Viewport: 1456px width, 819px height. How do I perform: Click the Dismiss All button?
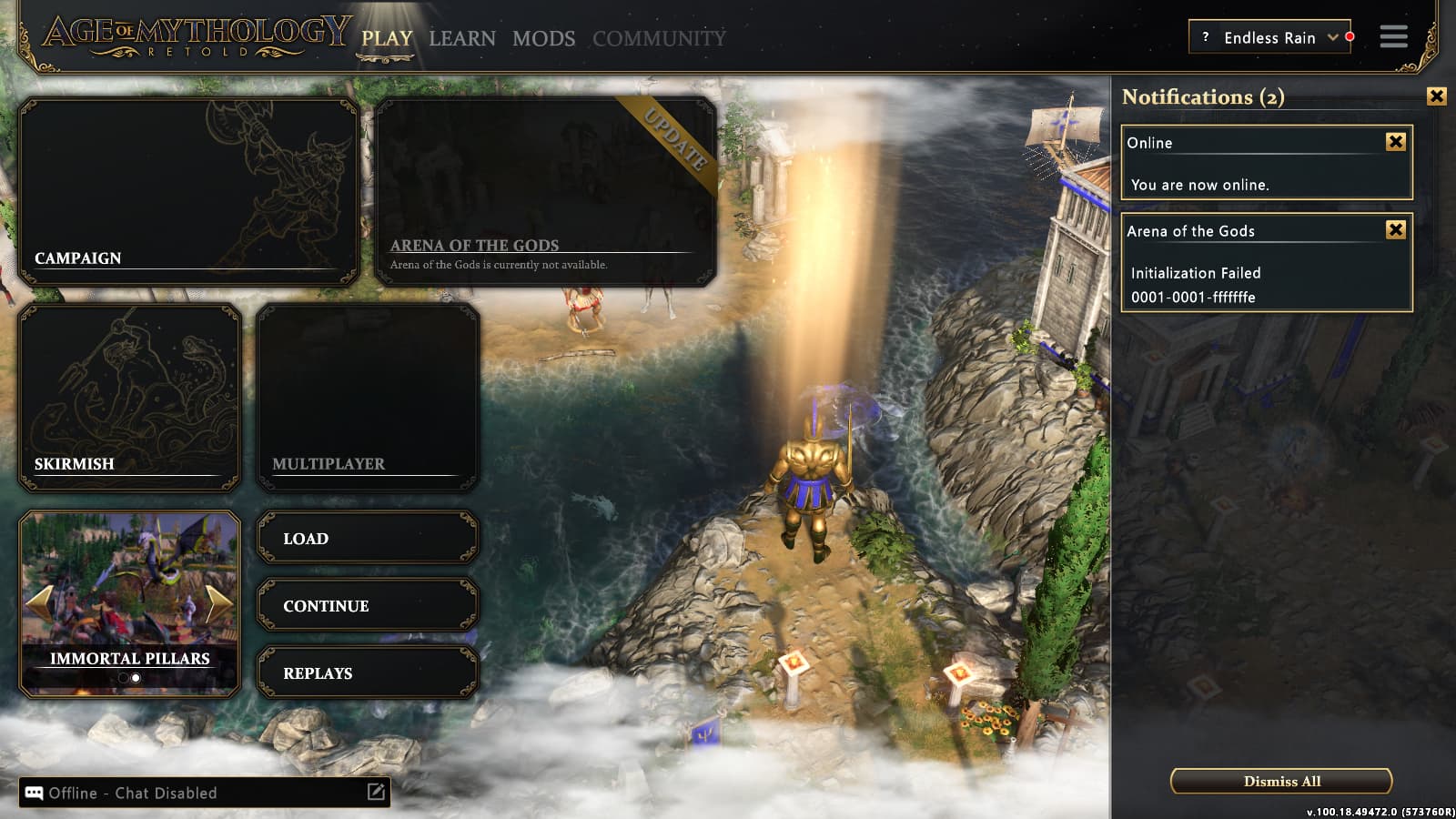pyautogui.click(x=1281, y=781)
